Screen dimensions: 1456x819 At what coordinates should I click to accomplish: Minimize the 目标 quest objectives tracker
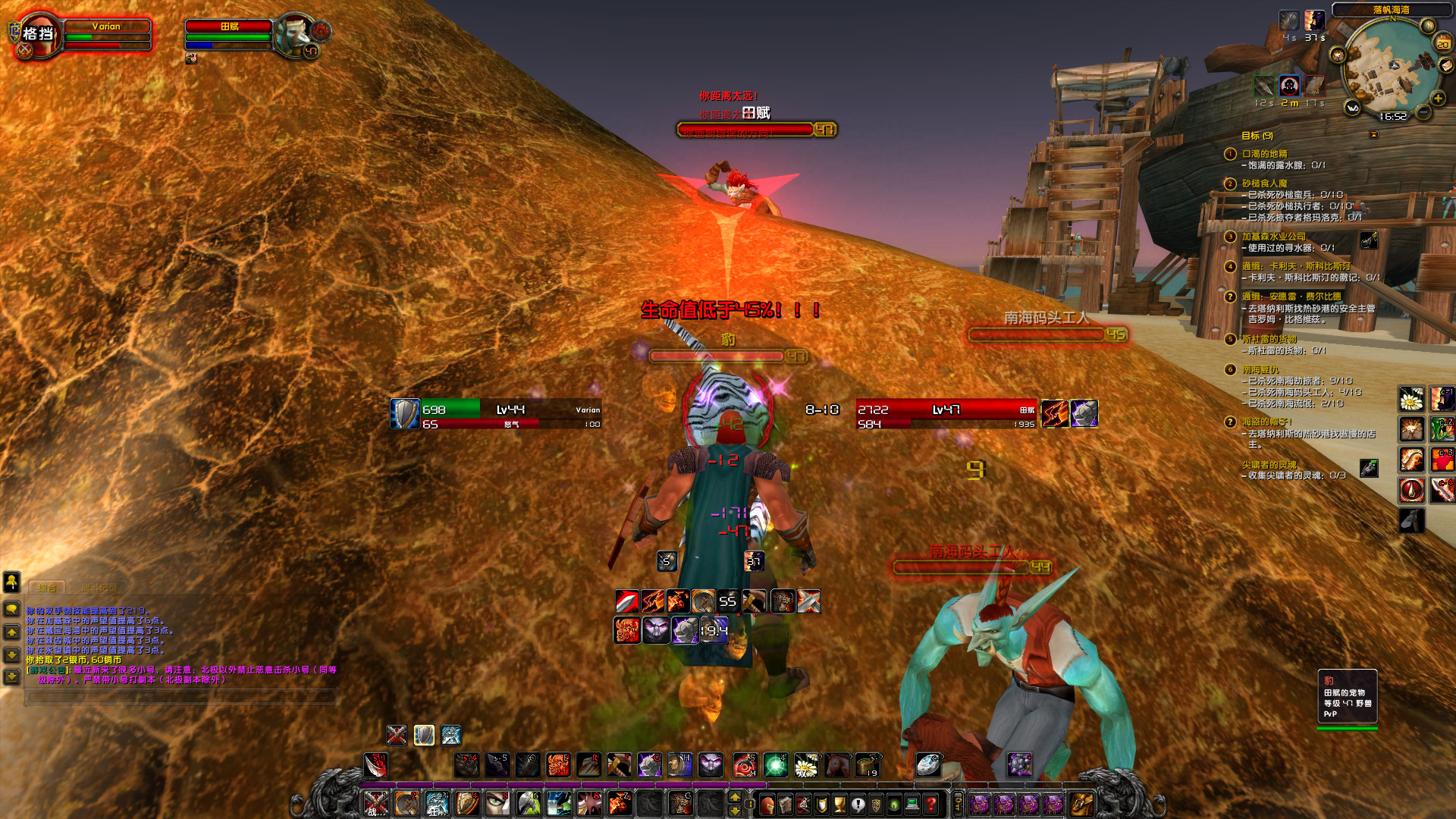(1374, 134)
